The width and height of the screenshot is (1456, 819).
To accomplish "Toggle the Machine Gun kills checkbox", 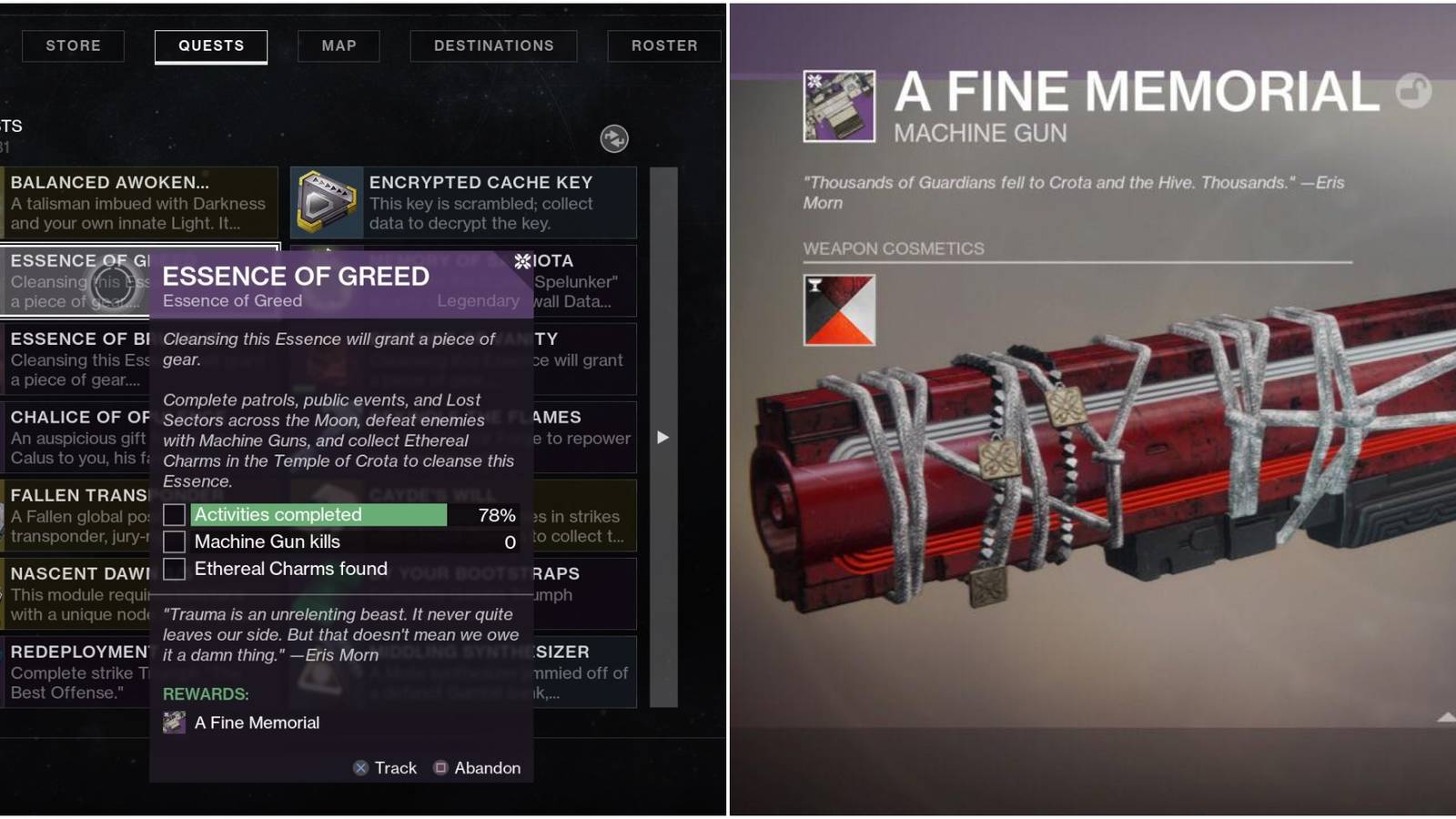I will pos(173,541).
